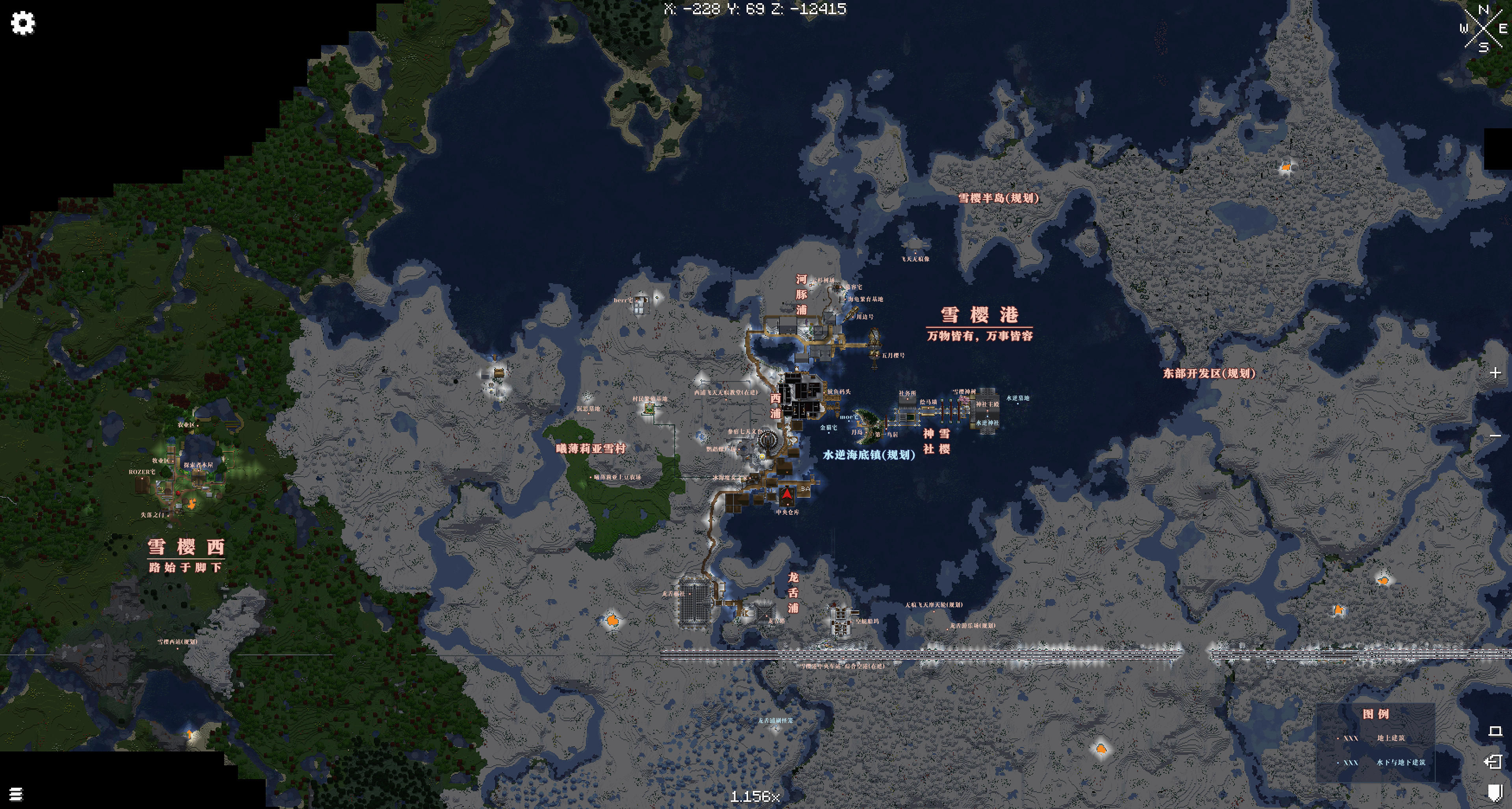Click the red player arrow marker
The height and width of the screenshot is (809, 1512).
point(787,495)
